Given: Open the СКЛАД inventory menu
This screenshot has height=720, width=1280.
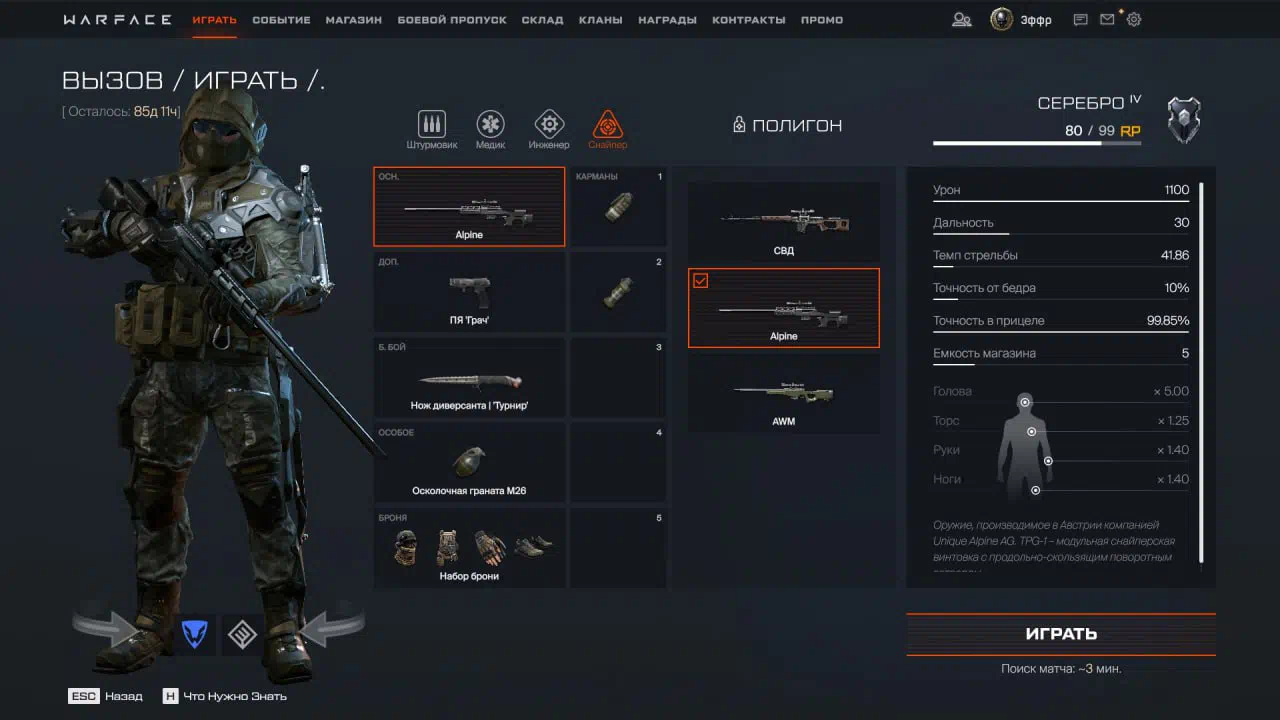Looking at the screenshot, I should [542, 20].
